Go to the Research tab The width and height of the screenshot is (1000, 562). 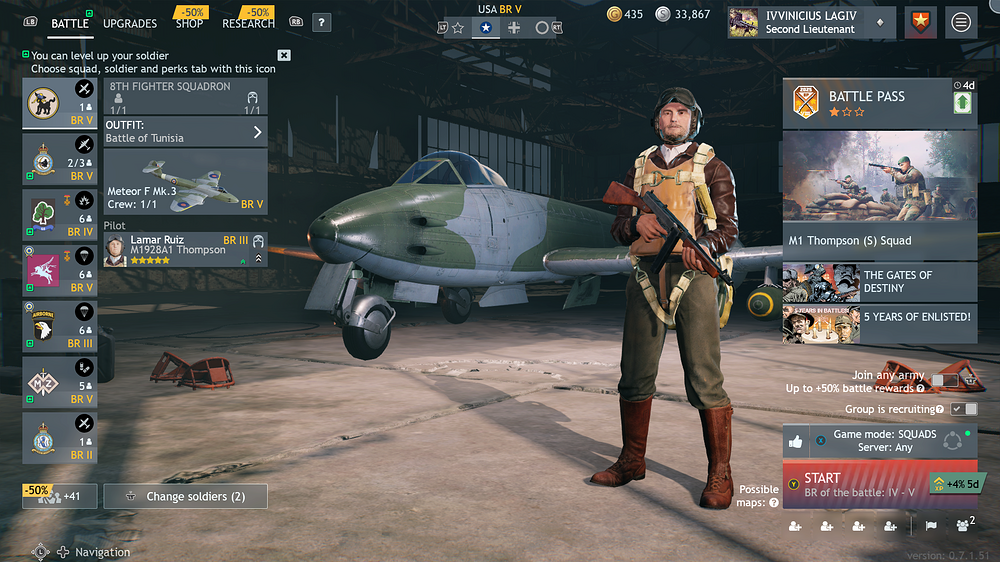coord(248,23)
